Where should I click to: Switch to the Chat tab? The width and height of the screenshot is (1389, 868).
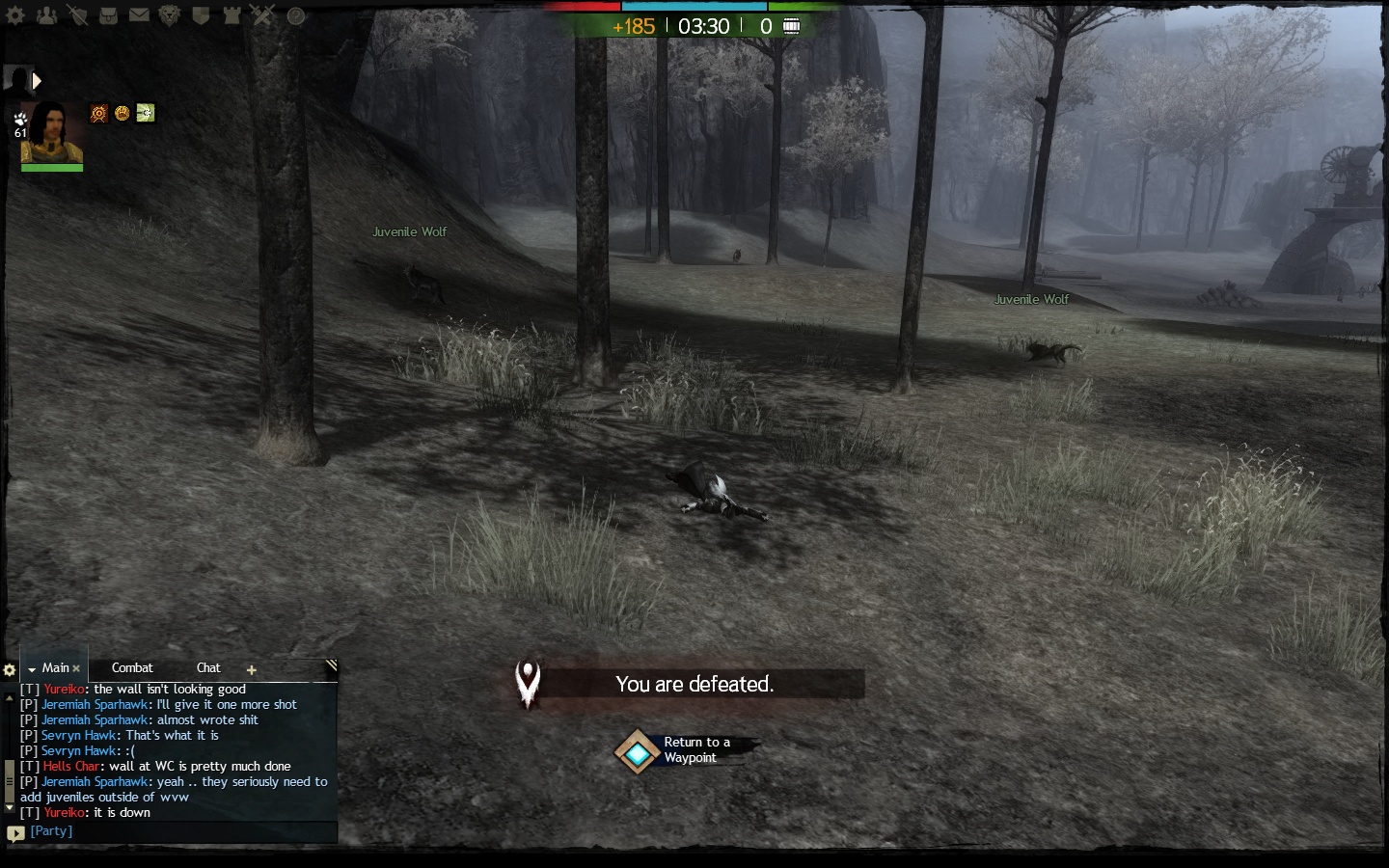click(x=208, y=667)
